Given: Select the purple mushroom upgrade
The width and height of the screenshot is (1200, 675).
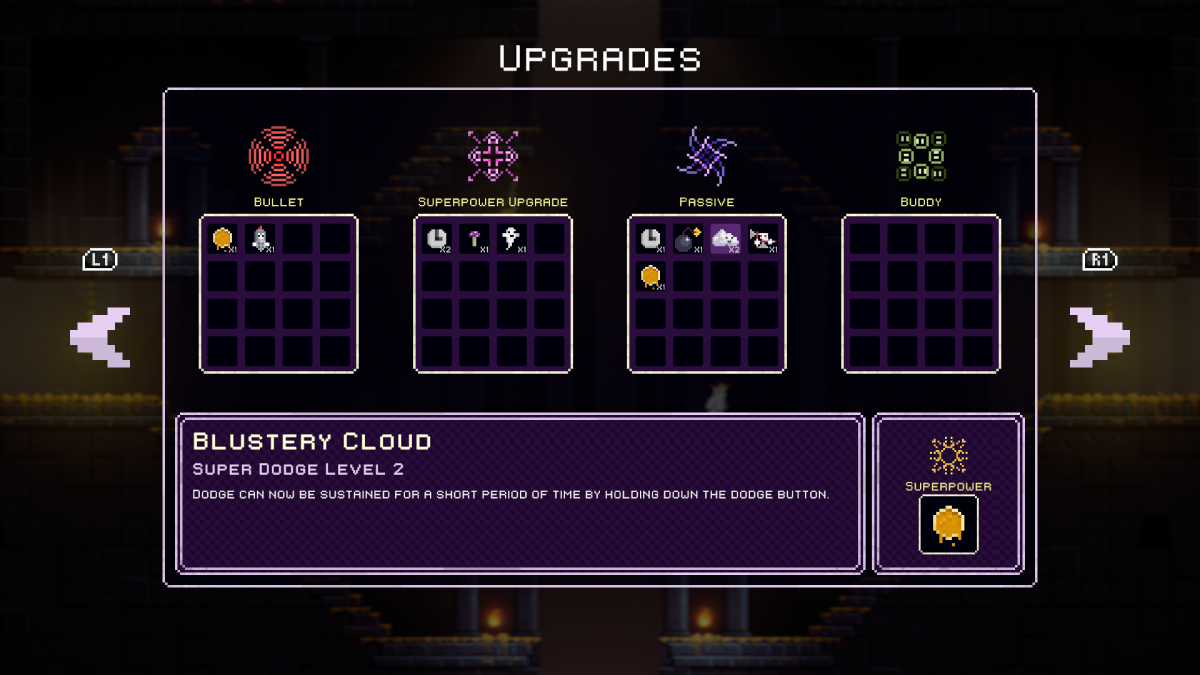Looking at the screenshot, I should click(x=474, y=239).
